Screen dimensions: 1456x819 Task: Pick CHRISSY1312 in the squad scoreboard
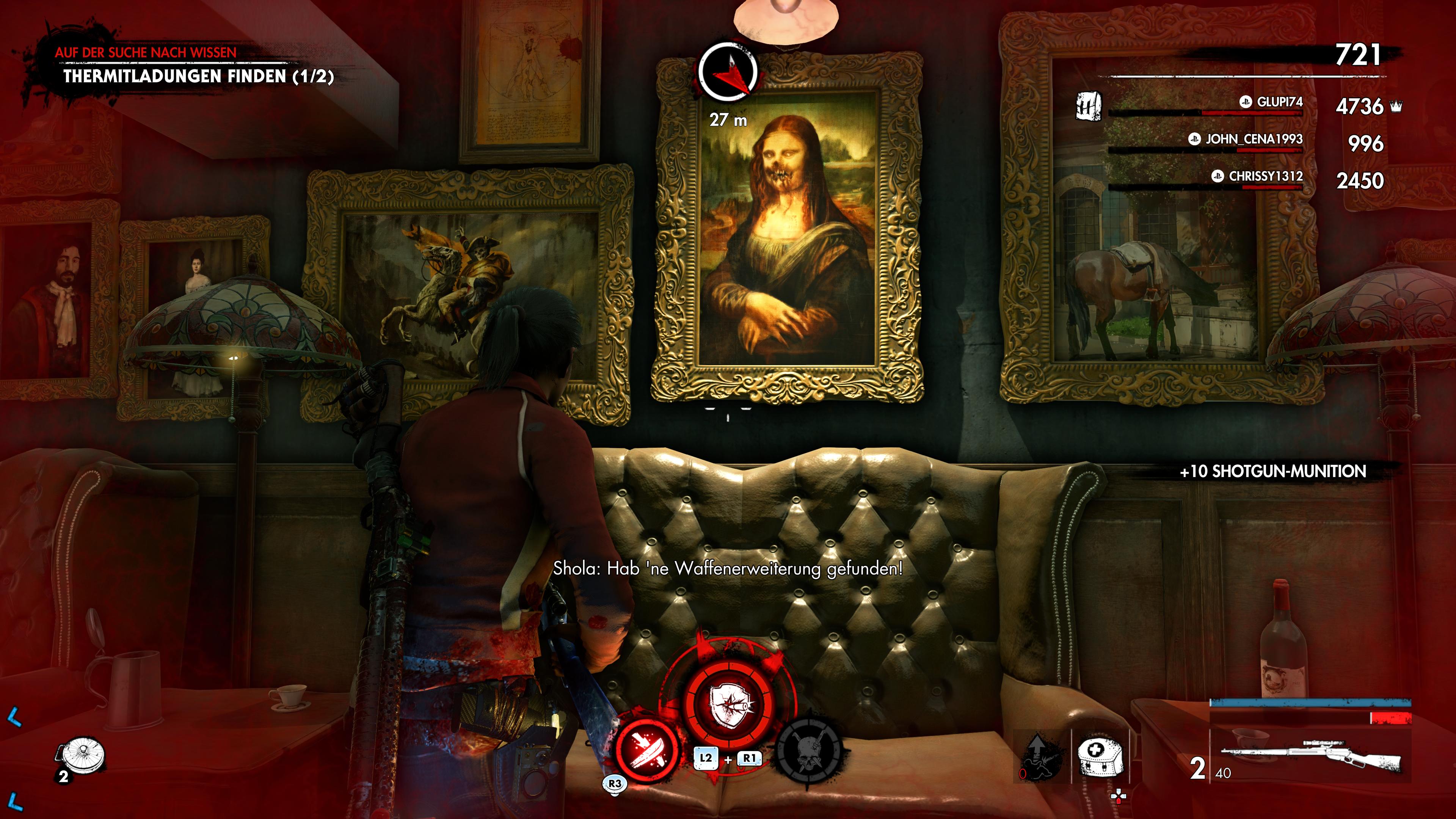click(1265, 176)
